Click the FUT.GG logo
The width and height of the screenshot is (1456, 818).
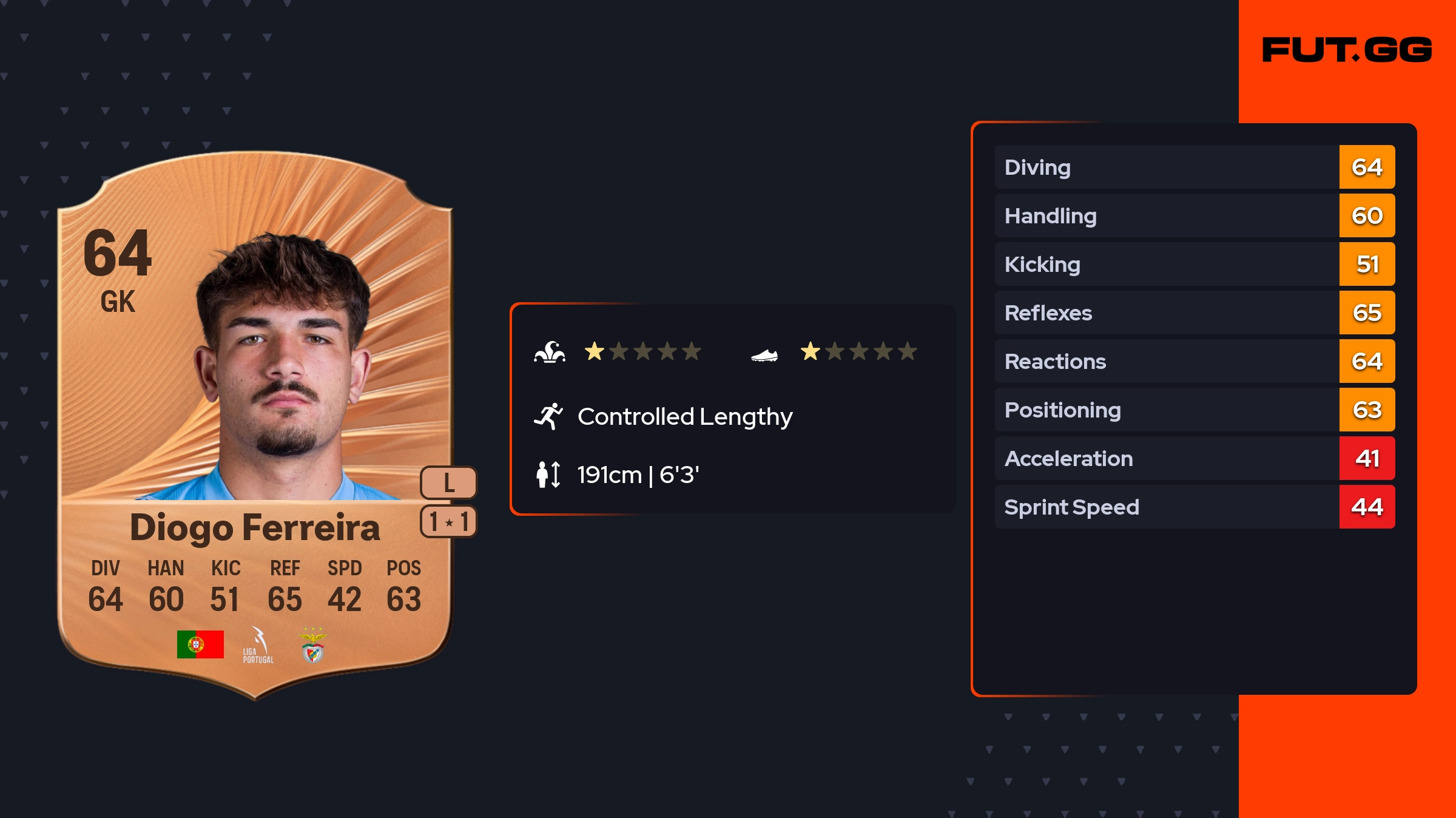coord(1347,50)
